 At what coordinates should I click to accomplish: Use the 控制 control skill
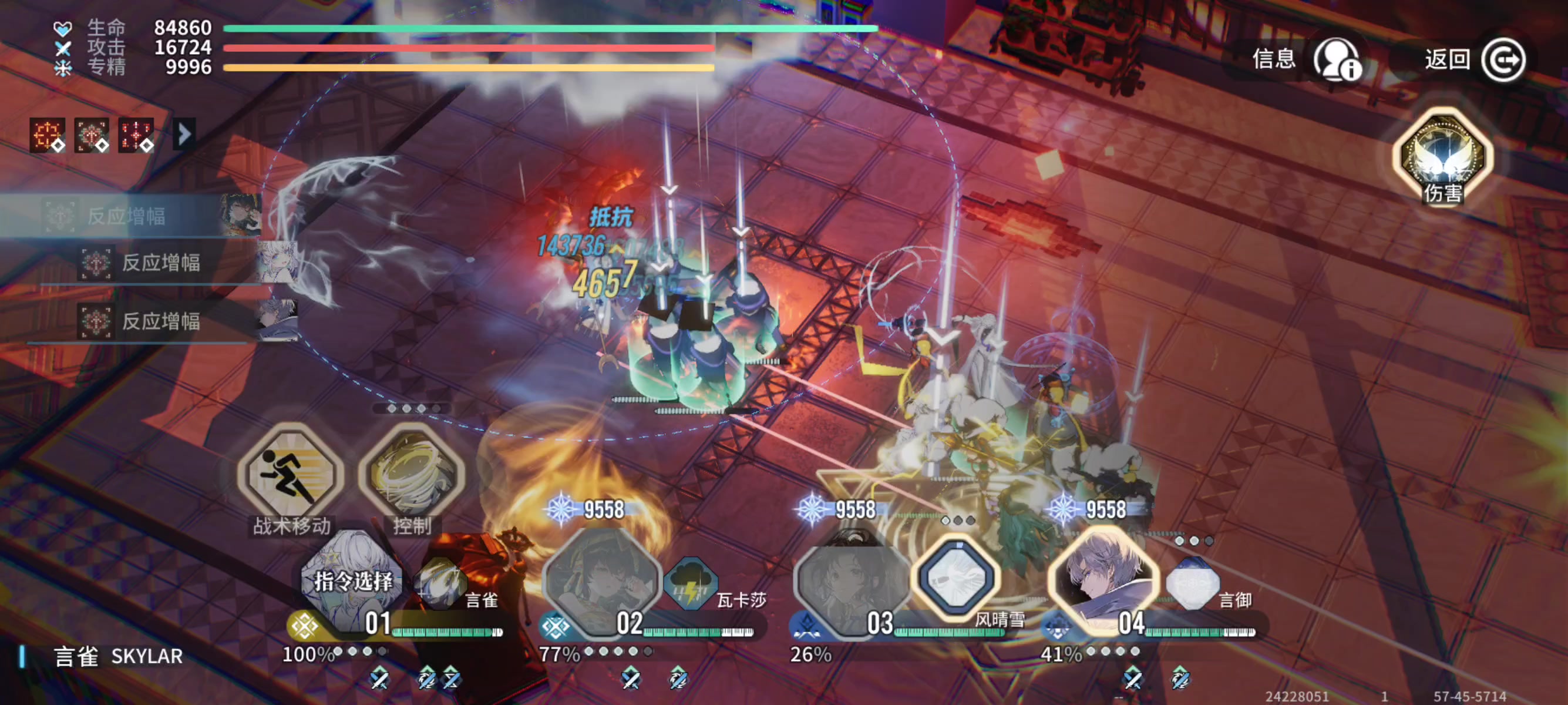click(x=412, y=475)
